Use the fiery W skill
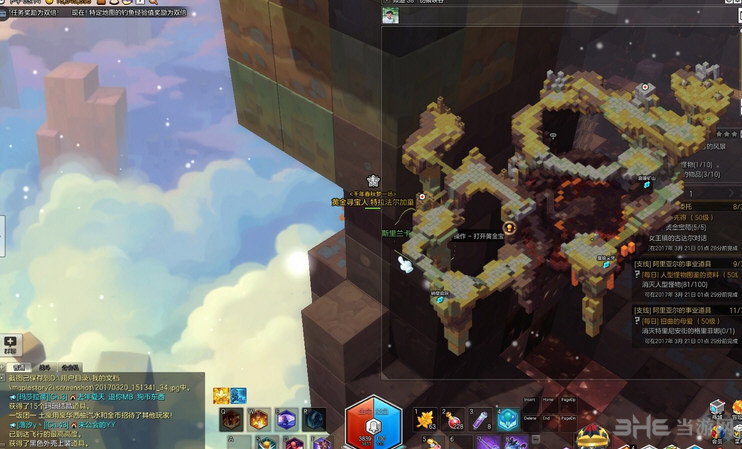This screenshot has width=742, height=449. coord(259,420)
